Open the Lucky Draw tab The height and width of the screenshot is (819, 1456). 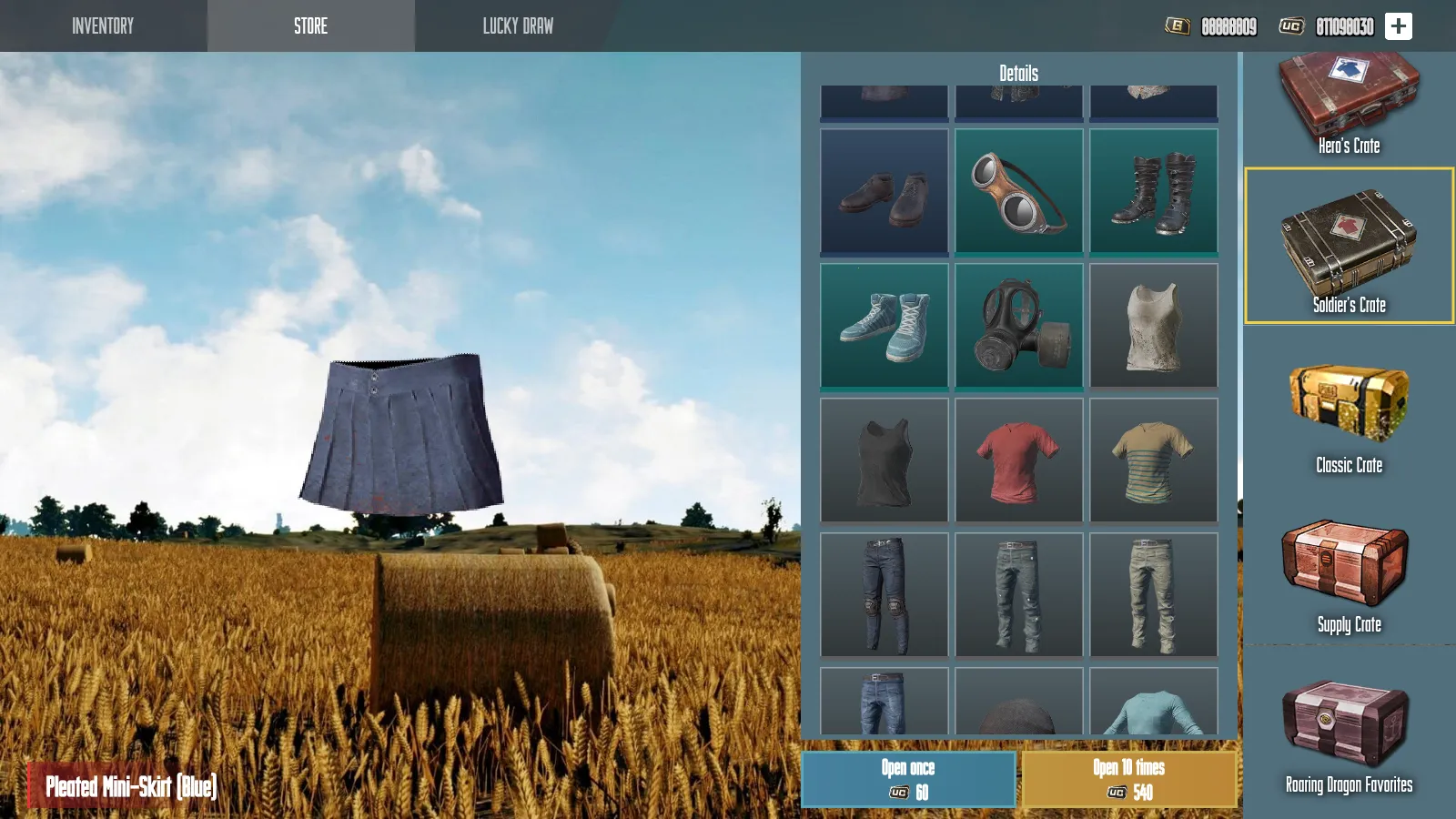[x=517, y=25]
